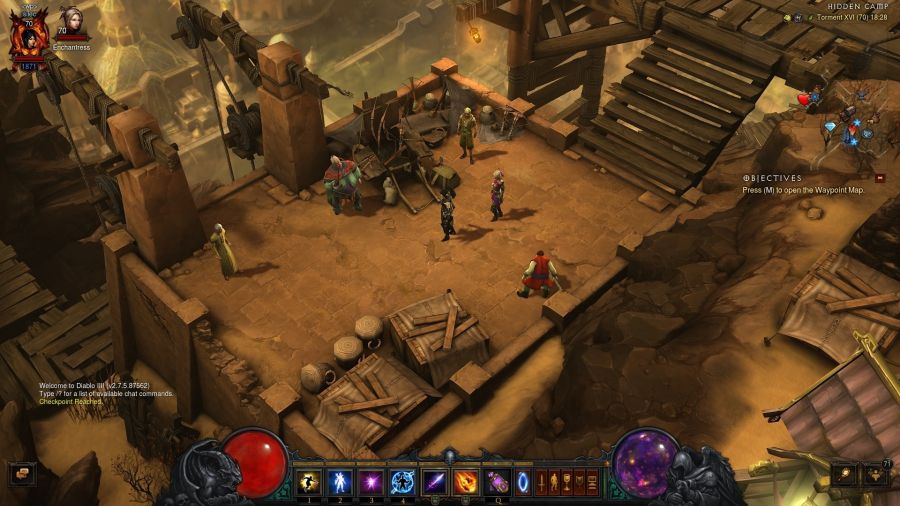Image resolution: width=900 pixels, height=506 pixels.
Task: Open the chat button in the corner
Action: point(22,473)
